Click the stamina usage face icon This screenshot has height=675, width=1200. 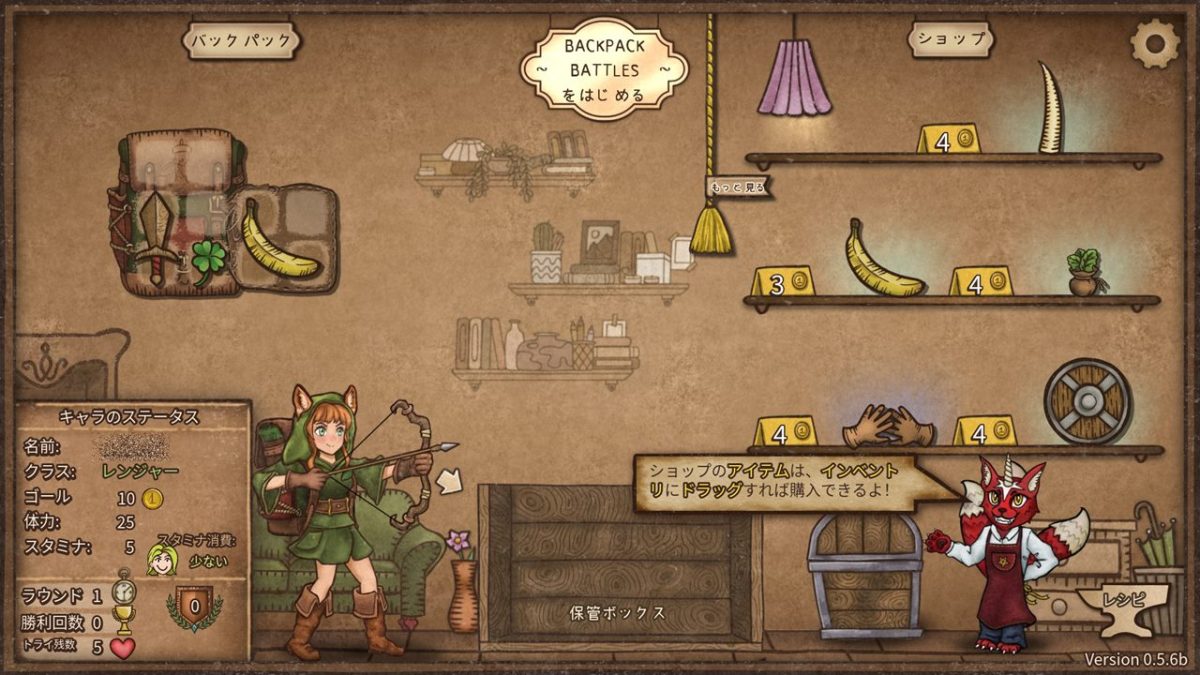point(159,560)
